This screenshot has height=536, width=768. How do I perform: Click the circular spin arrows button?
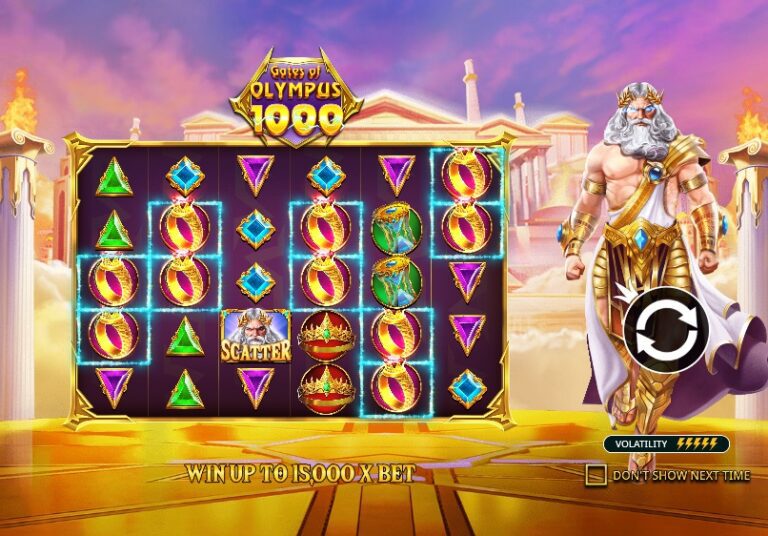[666, 330]
